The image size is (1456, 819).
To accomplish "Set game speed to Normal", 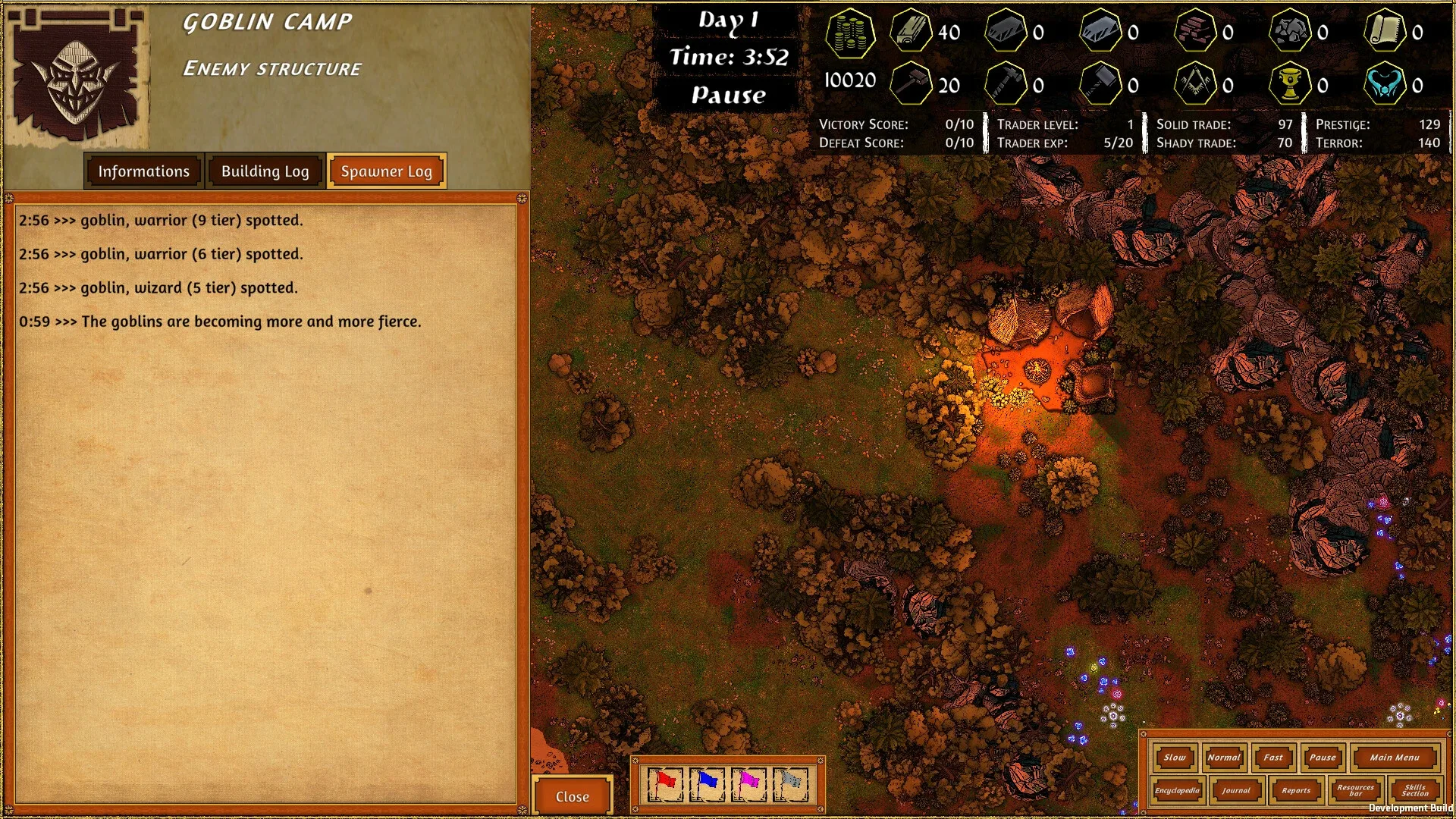I will point(1223,757).
